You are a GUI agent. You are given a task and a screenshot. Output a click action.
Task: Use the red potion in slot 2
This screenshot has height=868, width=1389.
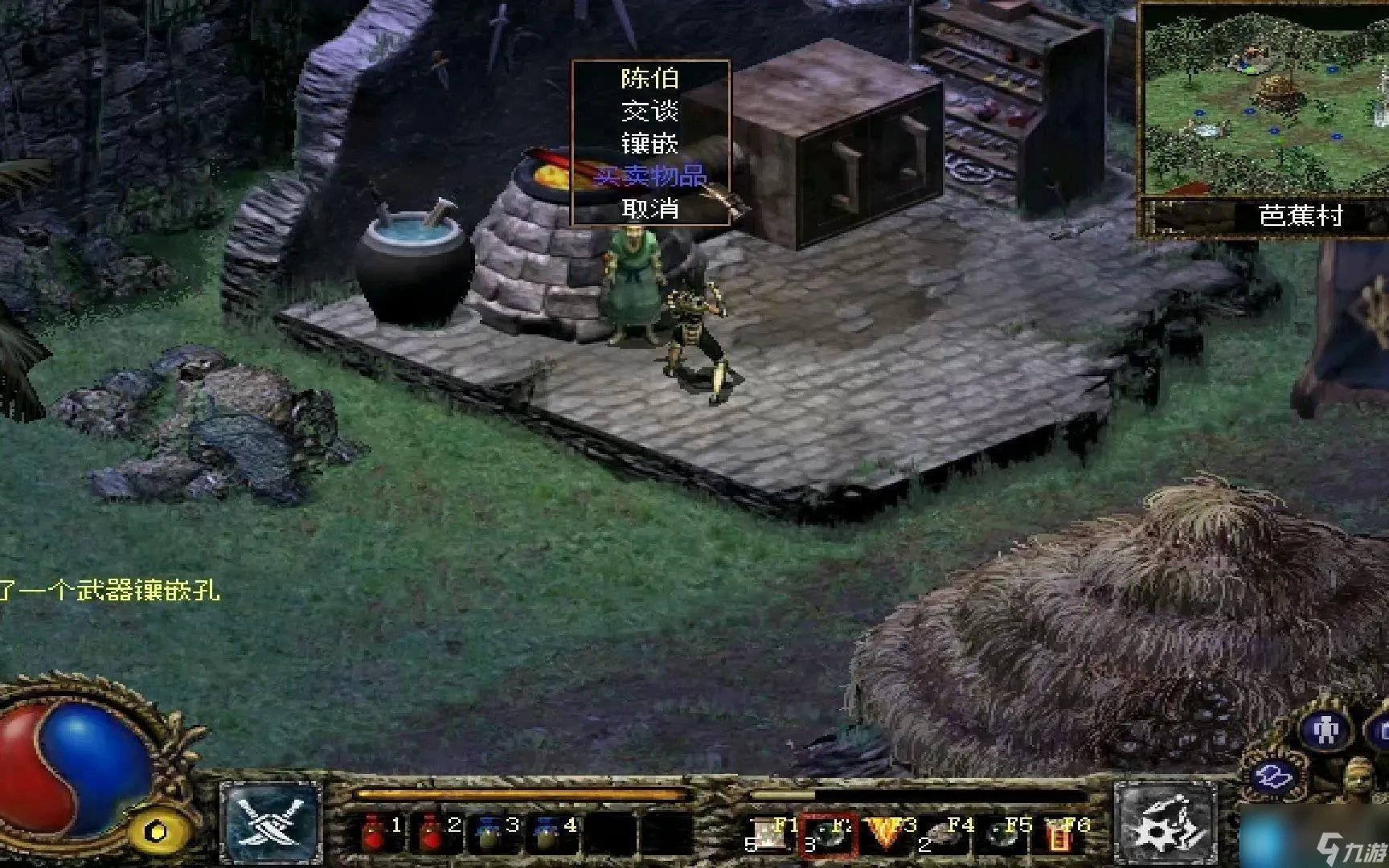[432, 833]
